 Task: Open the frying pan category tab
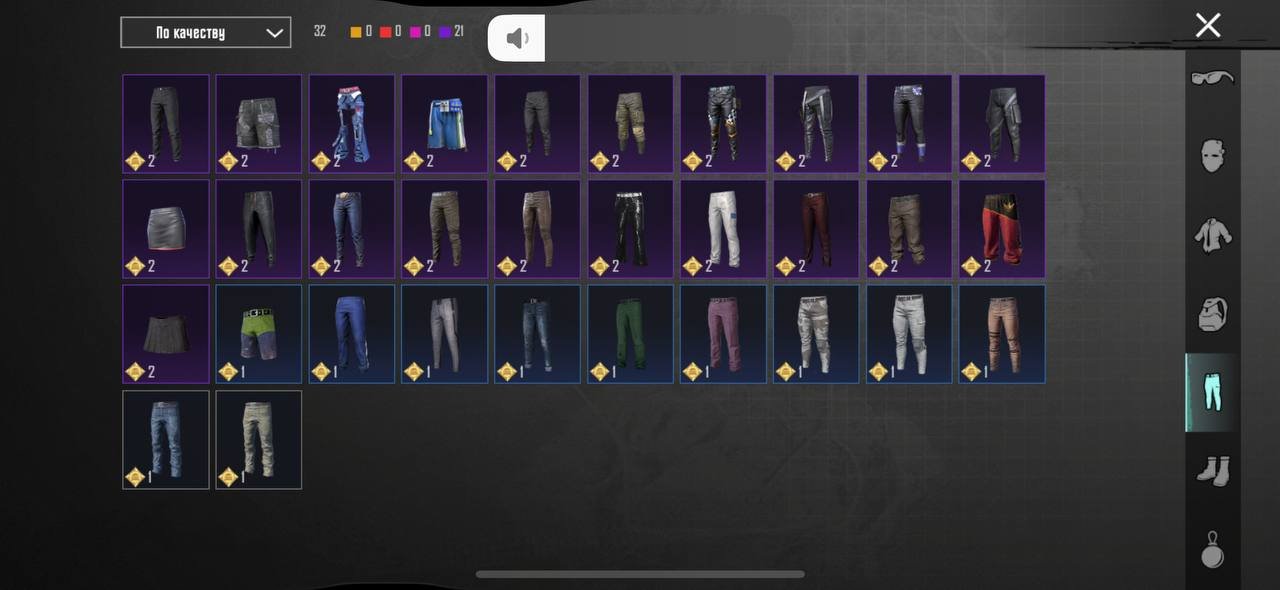(1212, 549)
